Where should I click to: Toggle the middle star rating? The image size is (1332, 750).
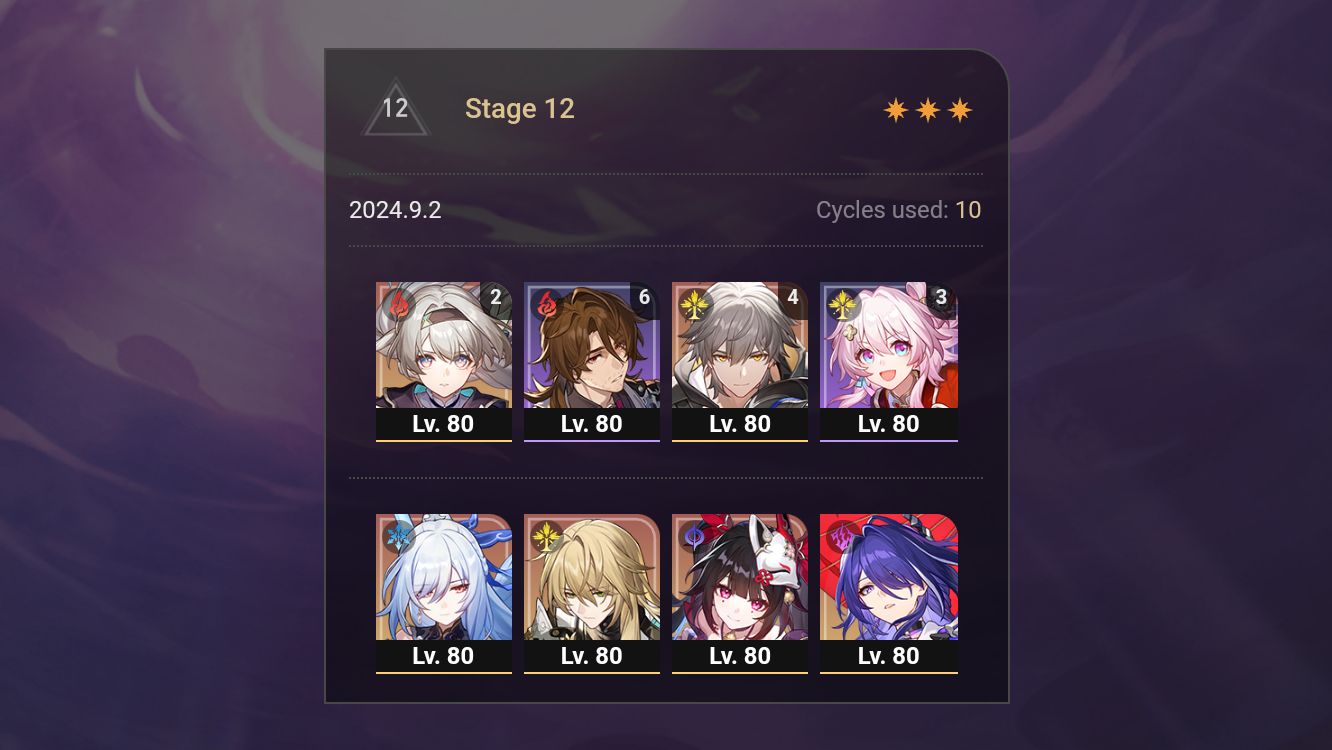click(926, 109)
